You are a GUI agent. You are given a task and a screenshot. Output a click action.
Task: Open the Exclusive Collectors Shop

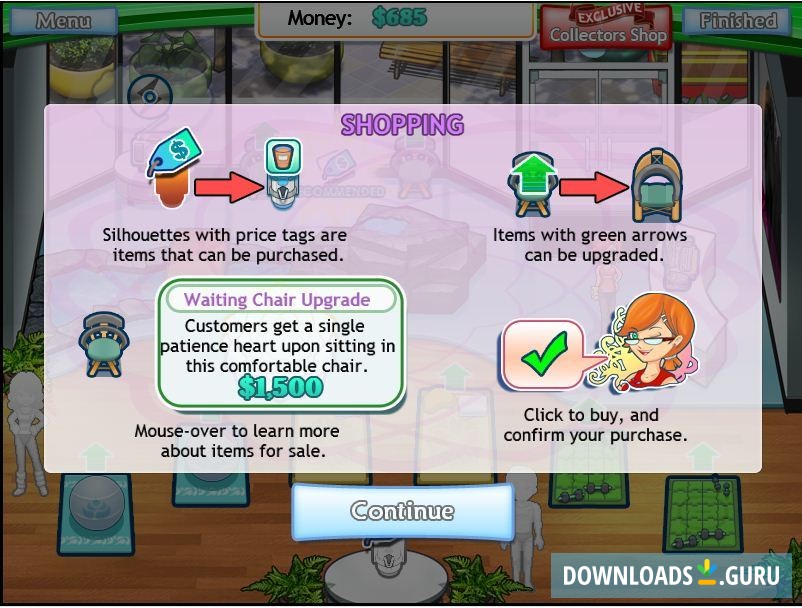(606, 28)
